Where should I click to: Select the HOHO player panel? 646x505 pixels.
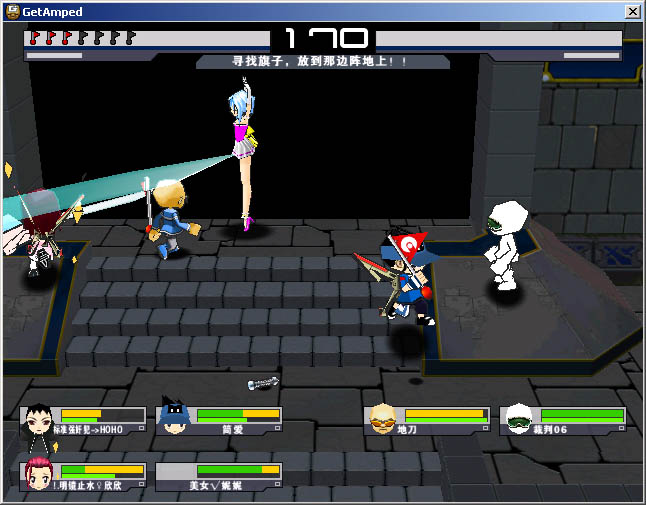pos(84,420)
